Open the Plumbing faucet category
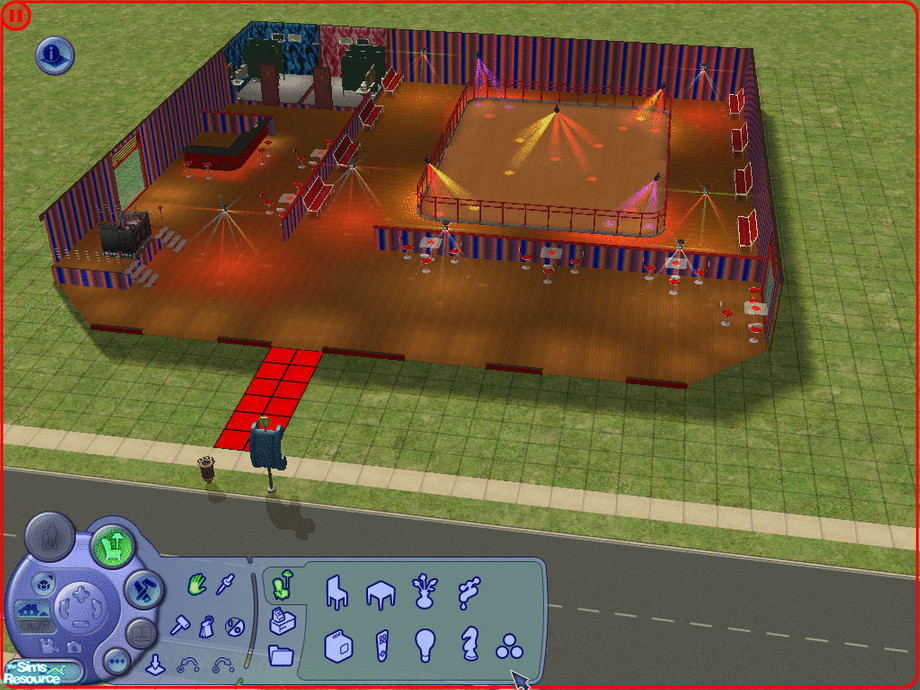The width and height of the screenshot is (920, 690). pyautogui.click(x=468, y=592)
